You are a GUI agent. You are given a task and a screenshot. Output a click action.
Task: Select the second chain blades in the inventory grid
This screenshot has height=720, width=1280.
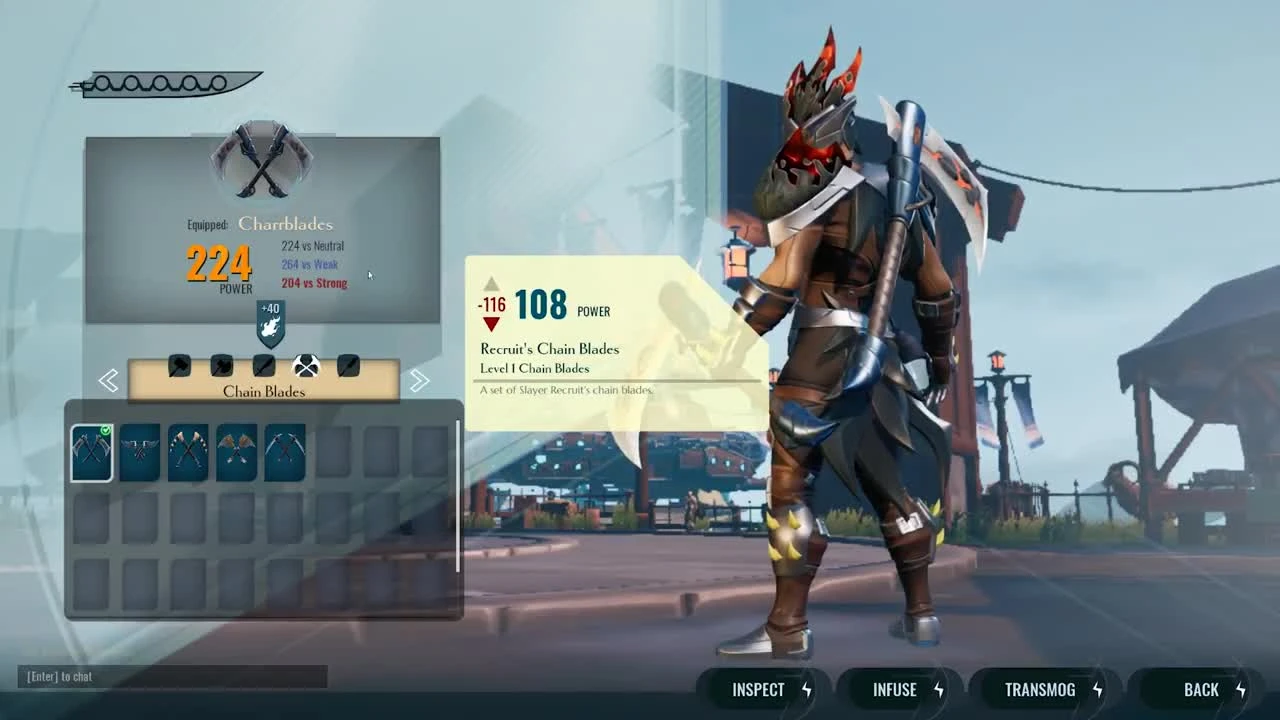pos(139,451)
